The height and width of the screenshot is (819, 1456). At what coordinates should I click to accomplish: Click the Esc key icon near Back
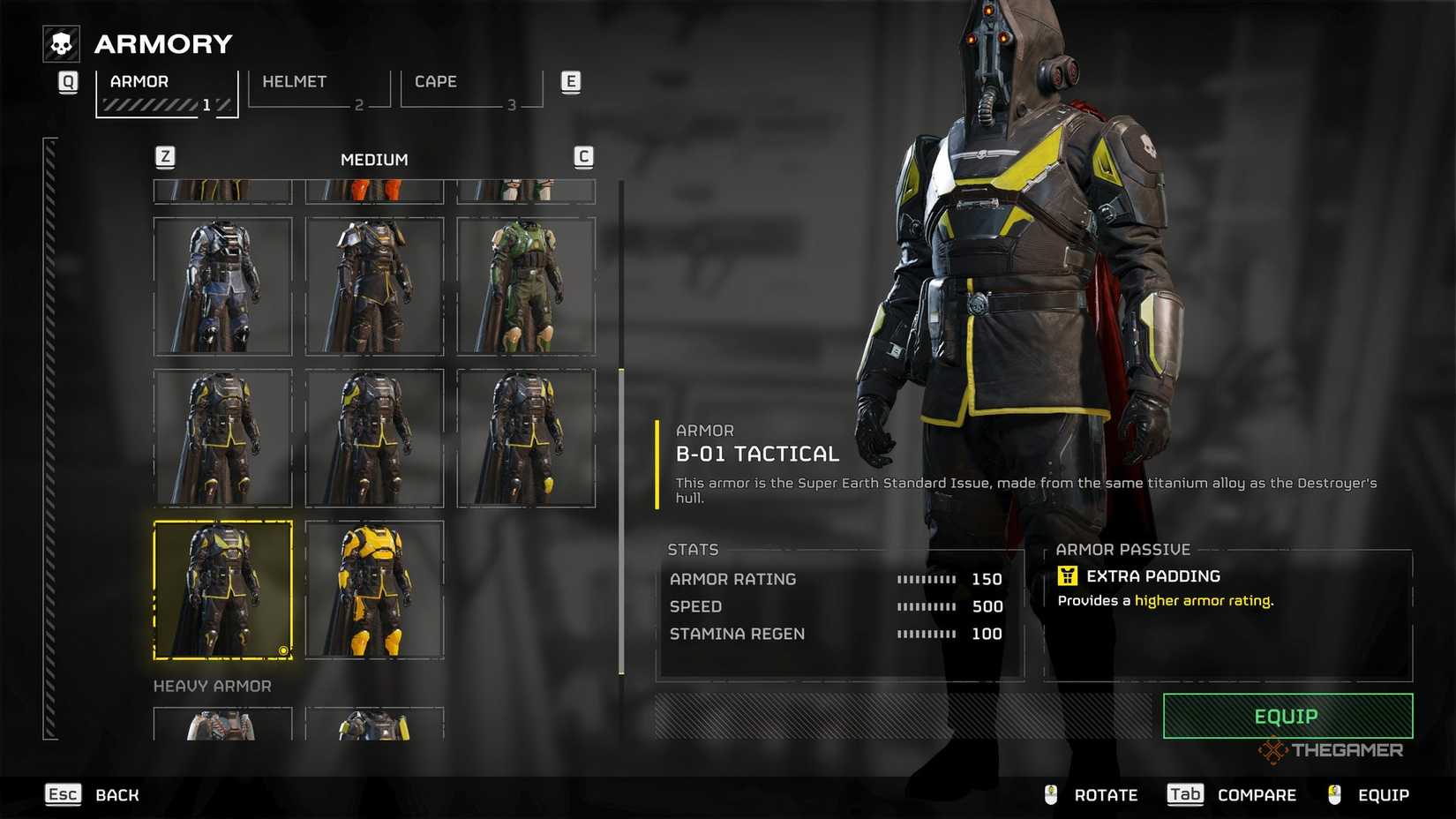[x=62, y=794]
